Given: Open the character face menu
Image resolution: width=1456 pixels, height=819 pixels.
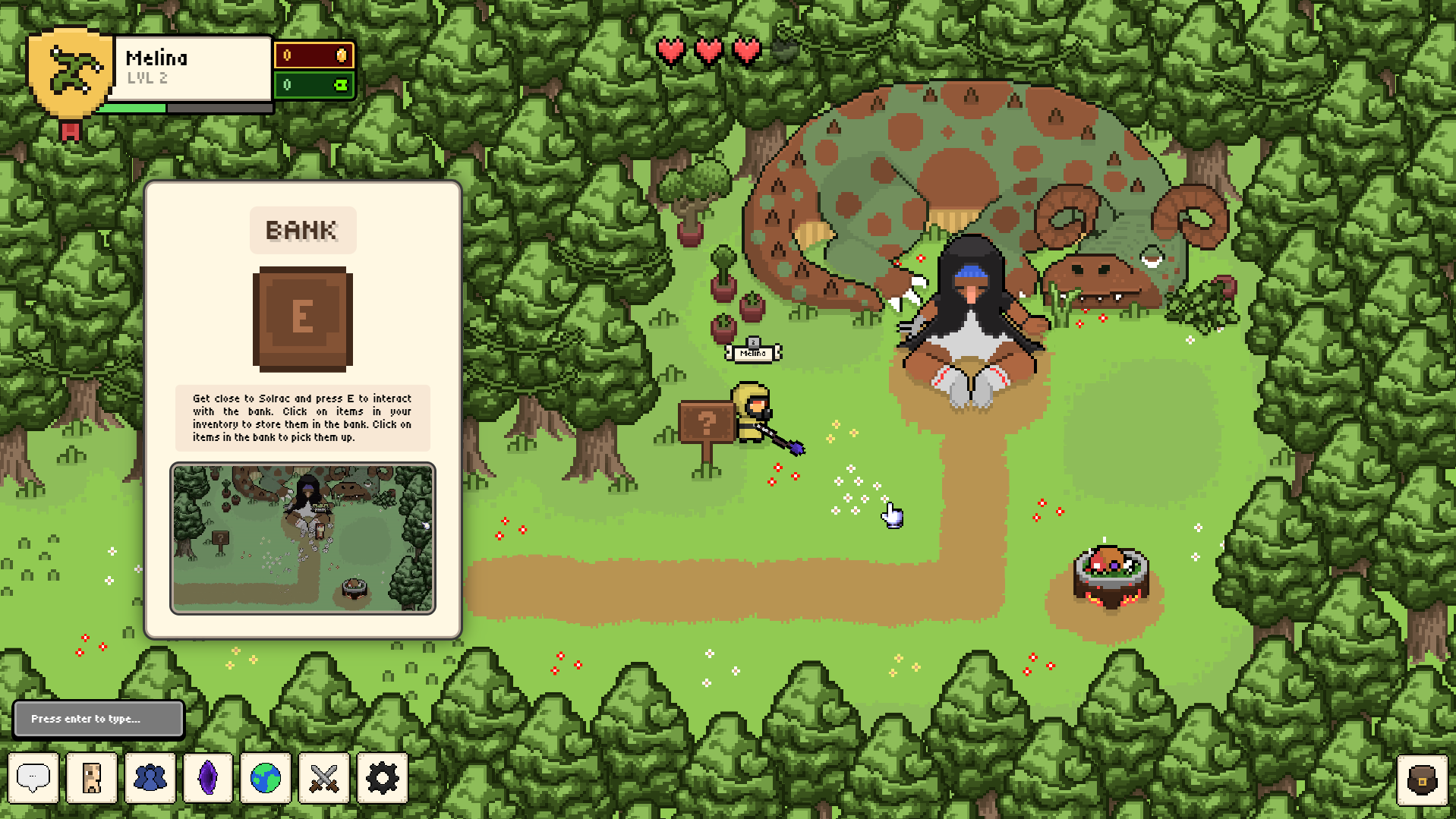Looking at the screenshot, I should tap(92, 778).
